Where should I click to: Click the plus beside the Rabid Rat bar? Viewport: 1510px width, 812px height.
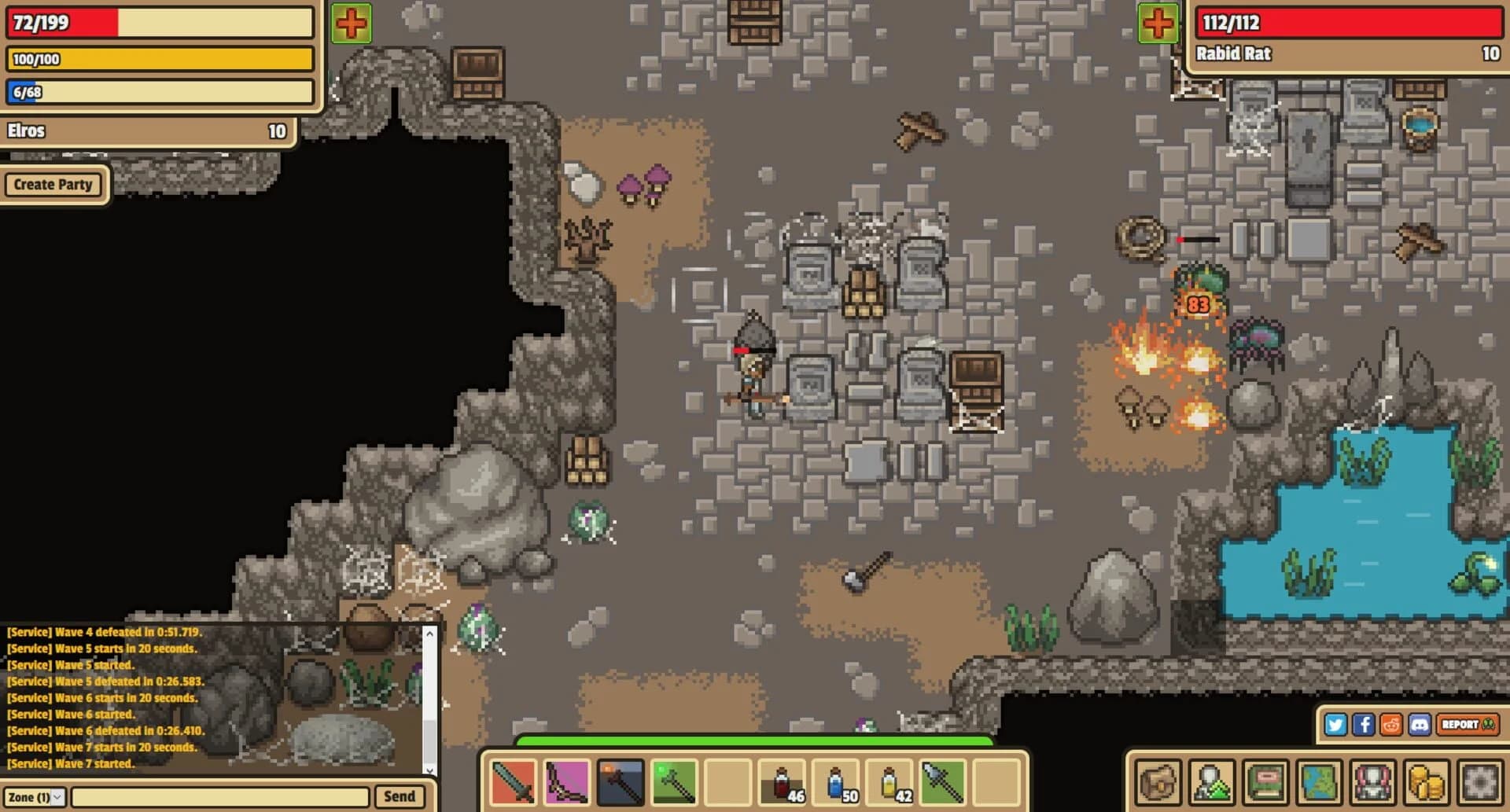click(x=1156, y=22)
